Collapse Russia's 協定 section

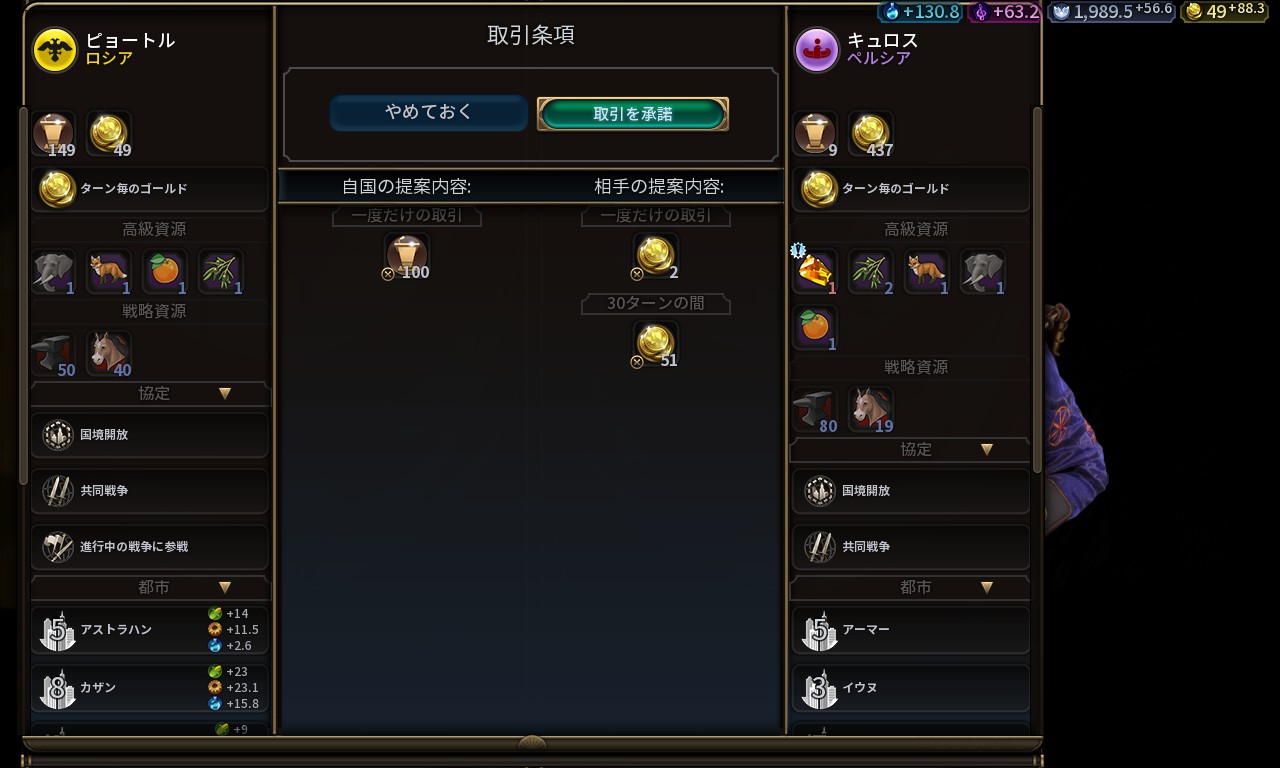click(225, 394)
